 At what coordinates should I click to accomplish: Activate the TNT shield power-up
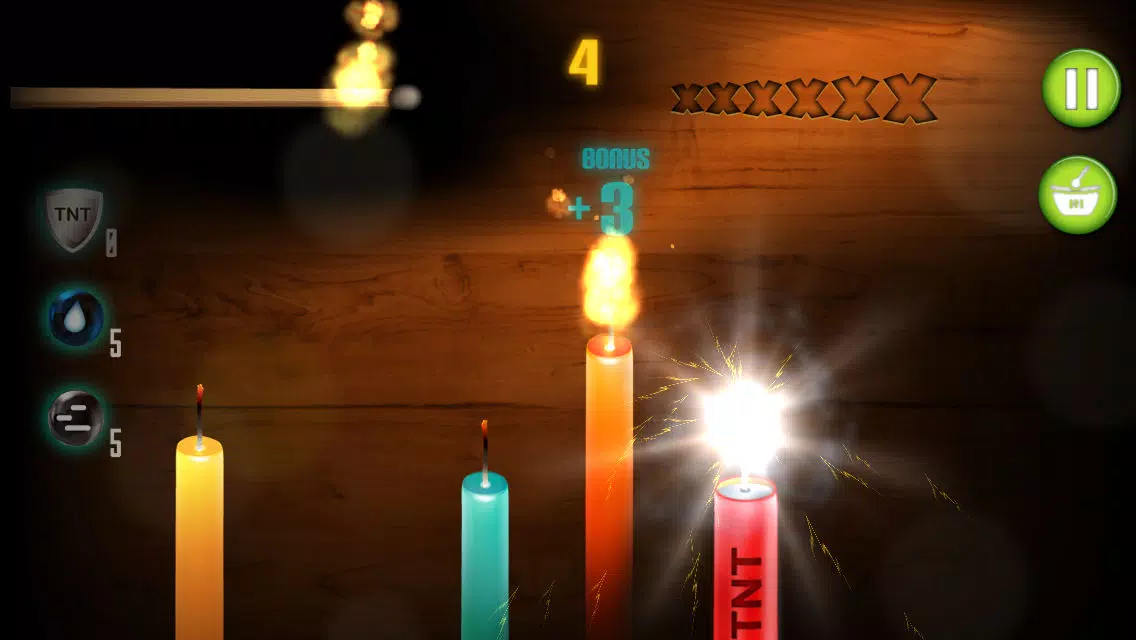point(75,217)
